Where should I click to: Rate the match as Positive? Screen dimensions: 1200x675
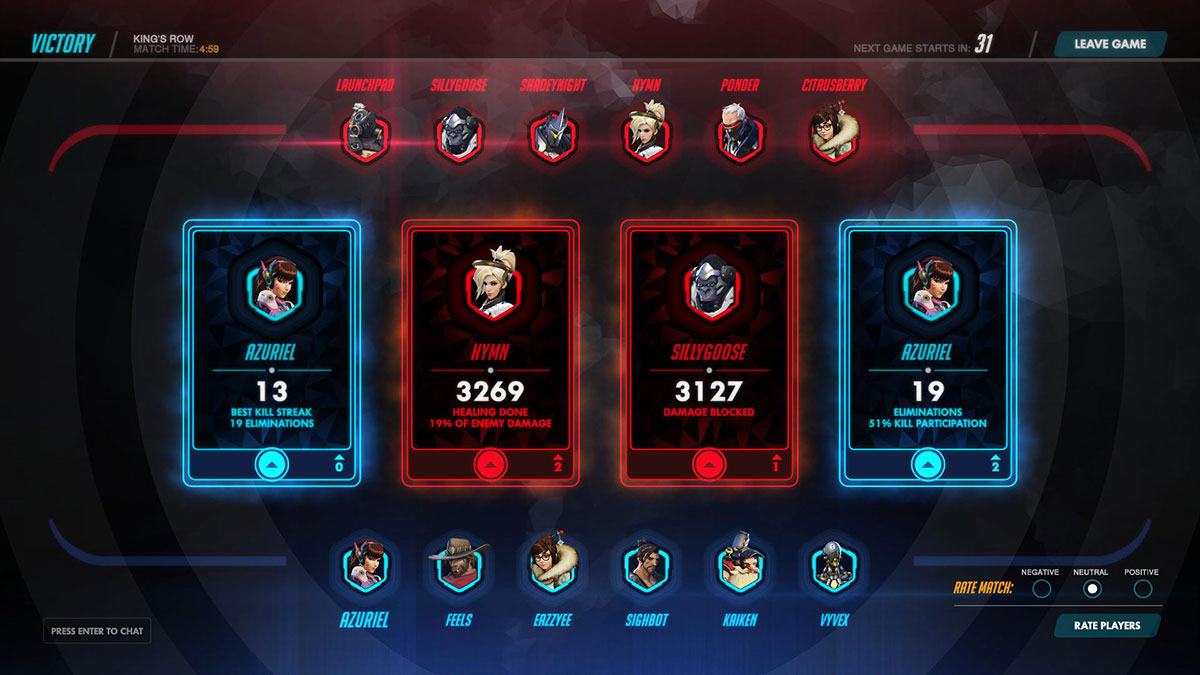point(1142,589)
